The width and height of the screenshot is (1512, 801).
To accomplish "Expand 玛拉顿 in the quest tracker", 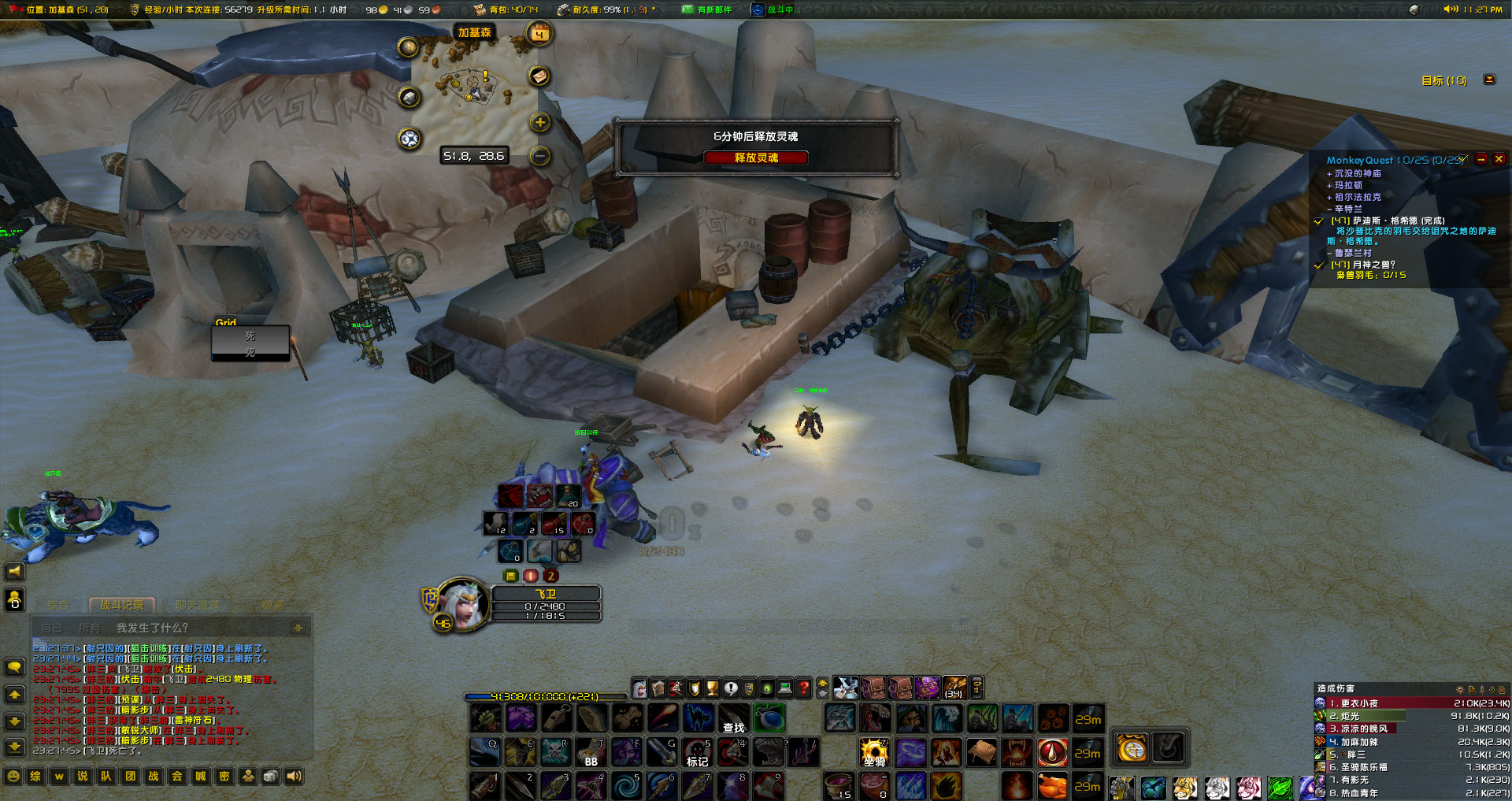I will pos(1329,185).
